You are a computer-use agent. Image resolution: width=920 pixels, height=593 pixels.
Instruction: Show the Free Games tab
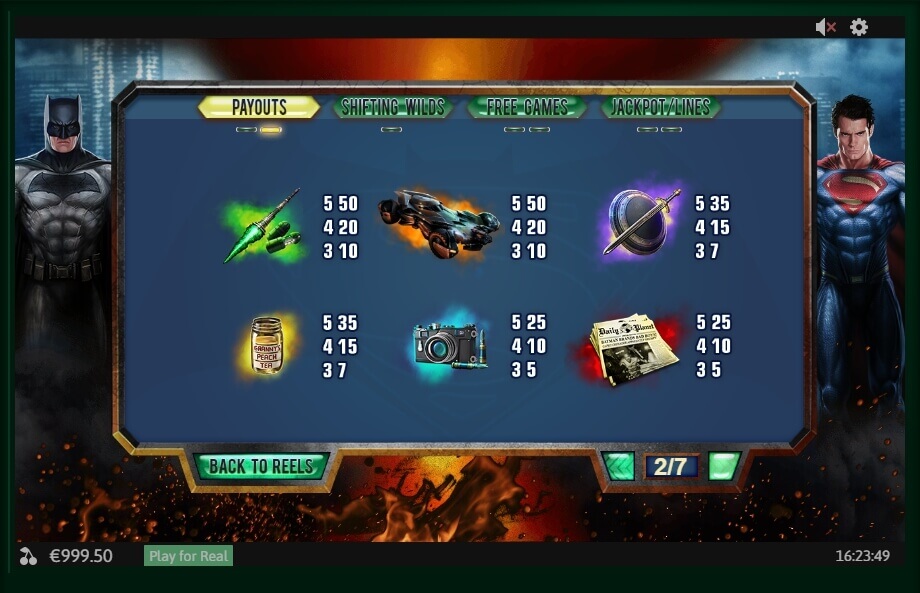click(527, 107)
